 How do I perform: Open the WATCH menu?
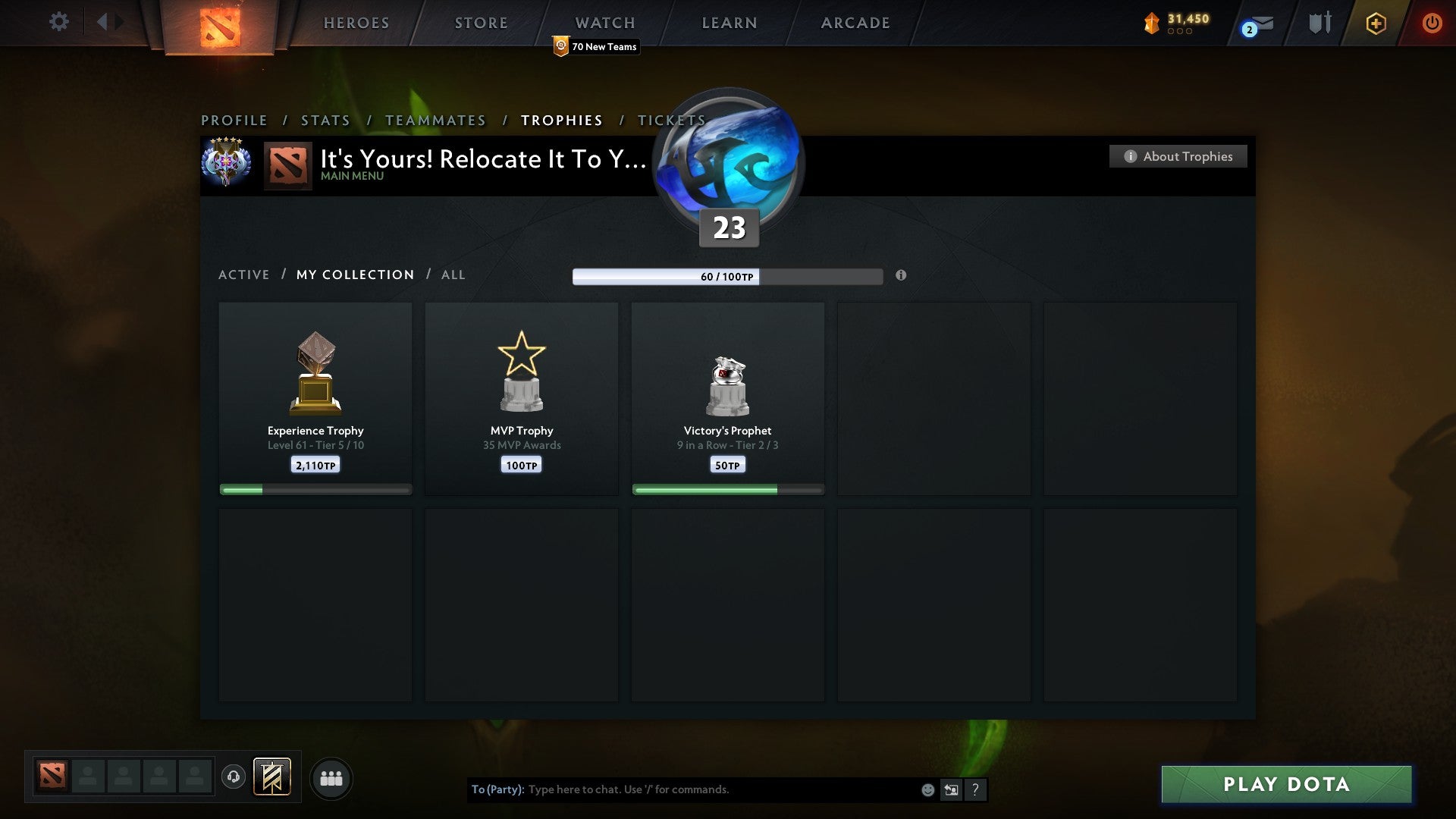tap(604, 22)
